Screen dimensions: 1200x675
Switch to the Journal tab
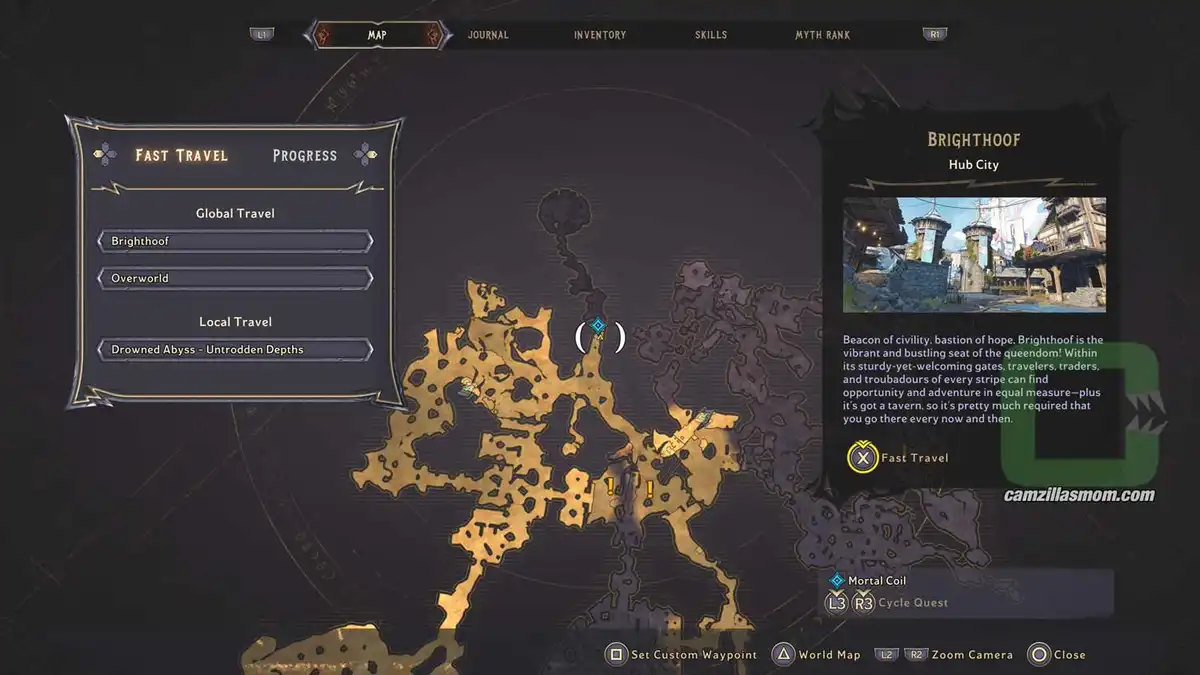tap(488, 35)
